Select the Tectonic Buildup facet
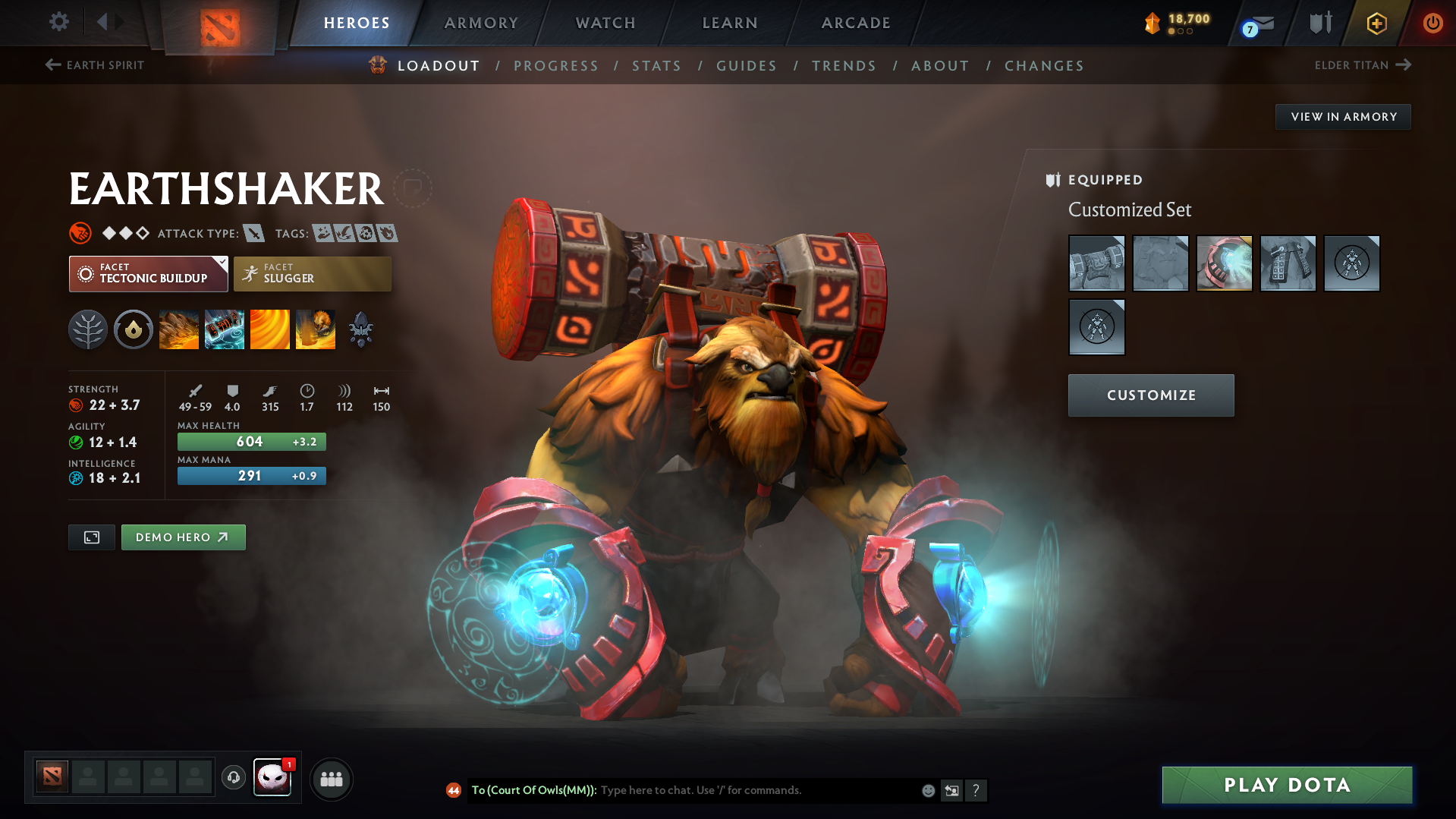Viewport: 1456px width, 819px height. click(x=148, y=274)
